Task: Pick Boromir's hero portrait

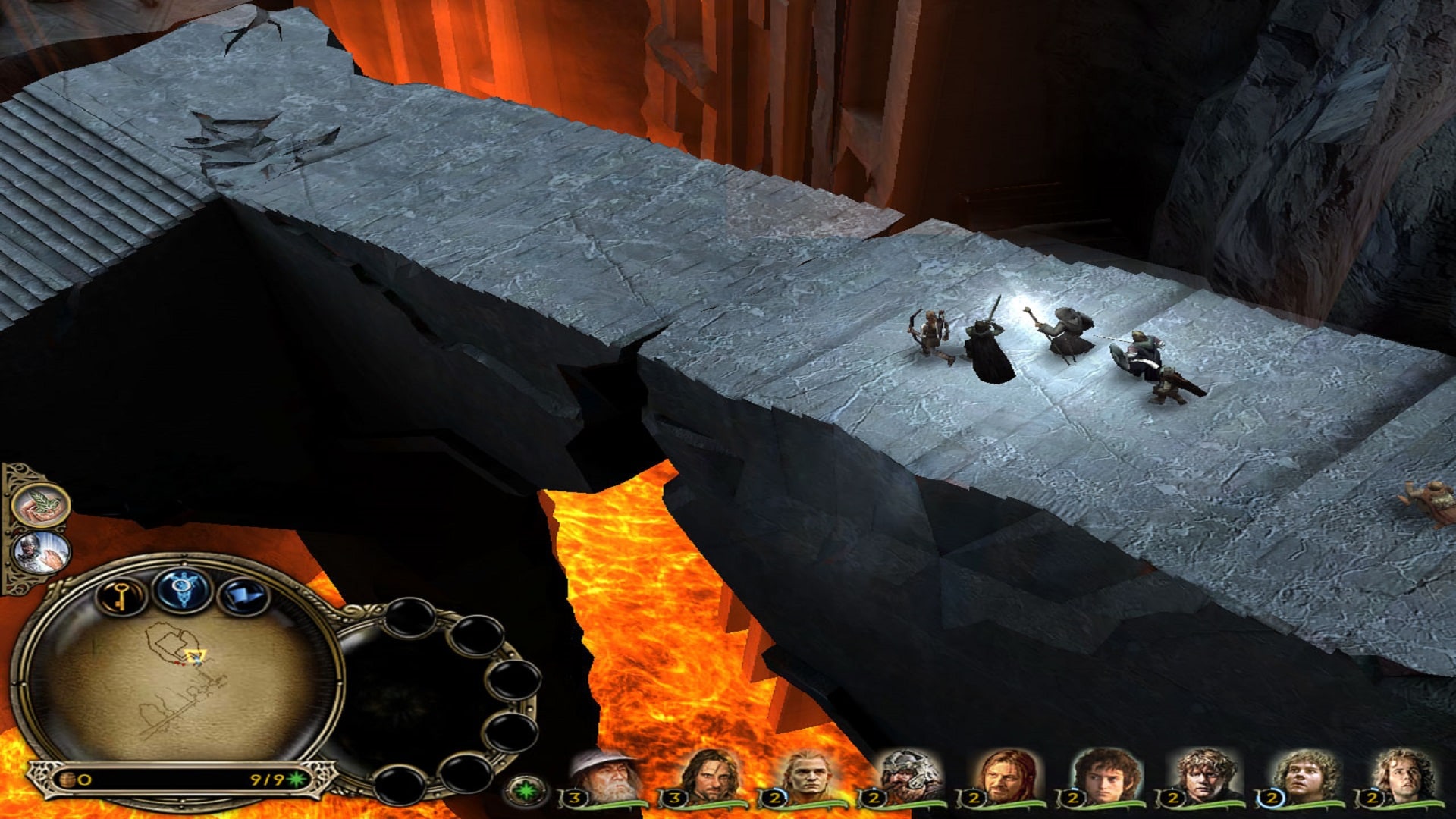Action: 1006,777
